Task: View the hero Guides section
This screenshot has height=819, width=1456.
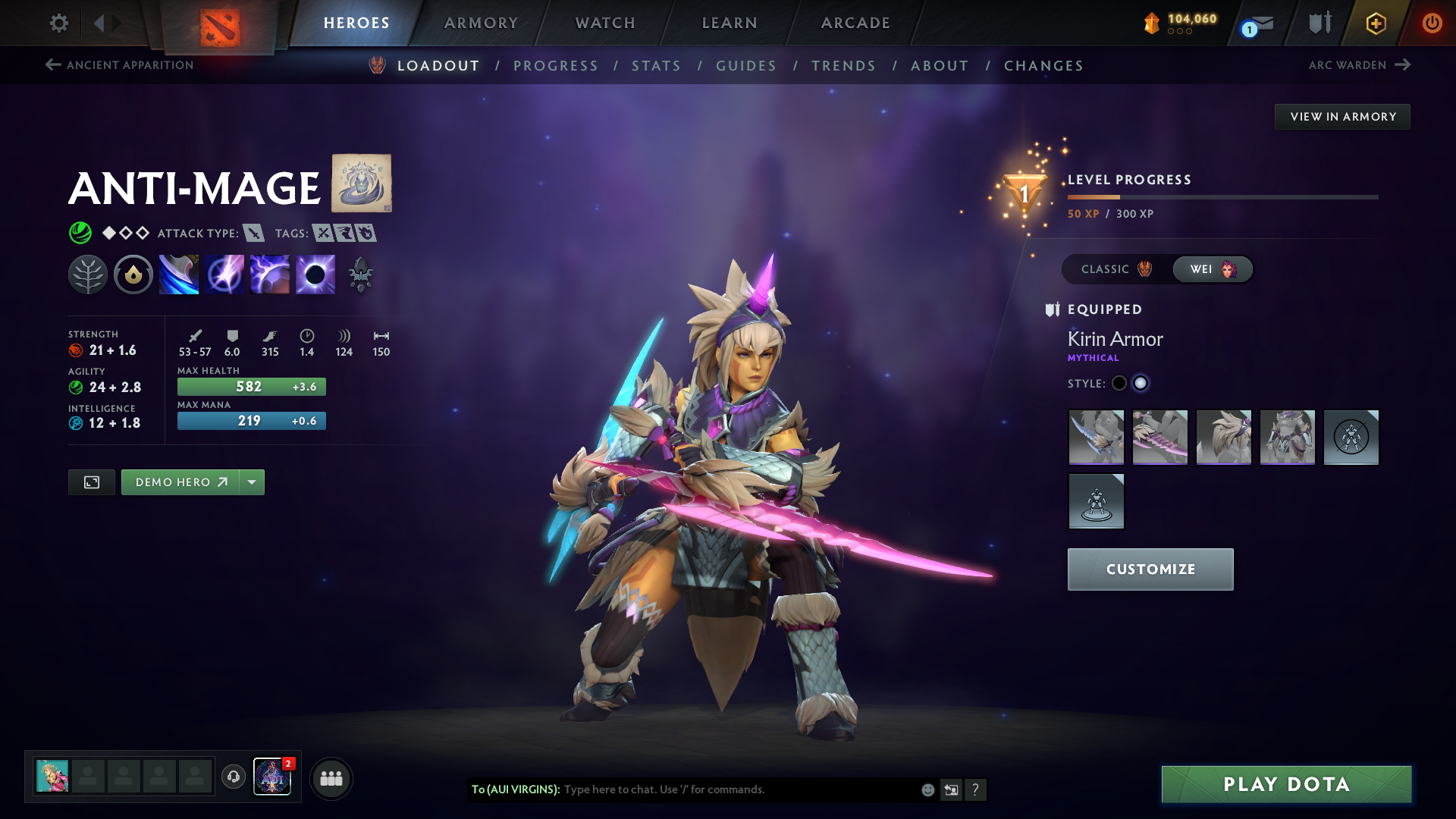Action: coord(746,66)
